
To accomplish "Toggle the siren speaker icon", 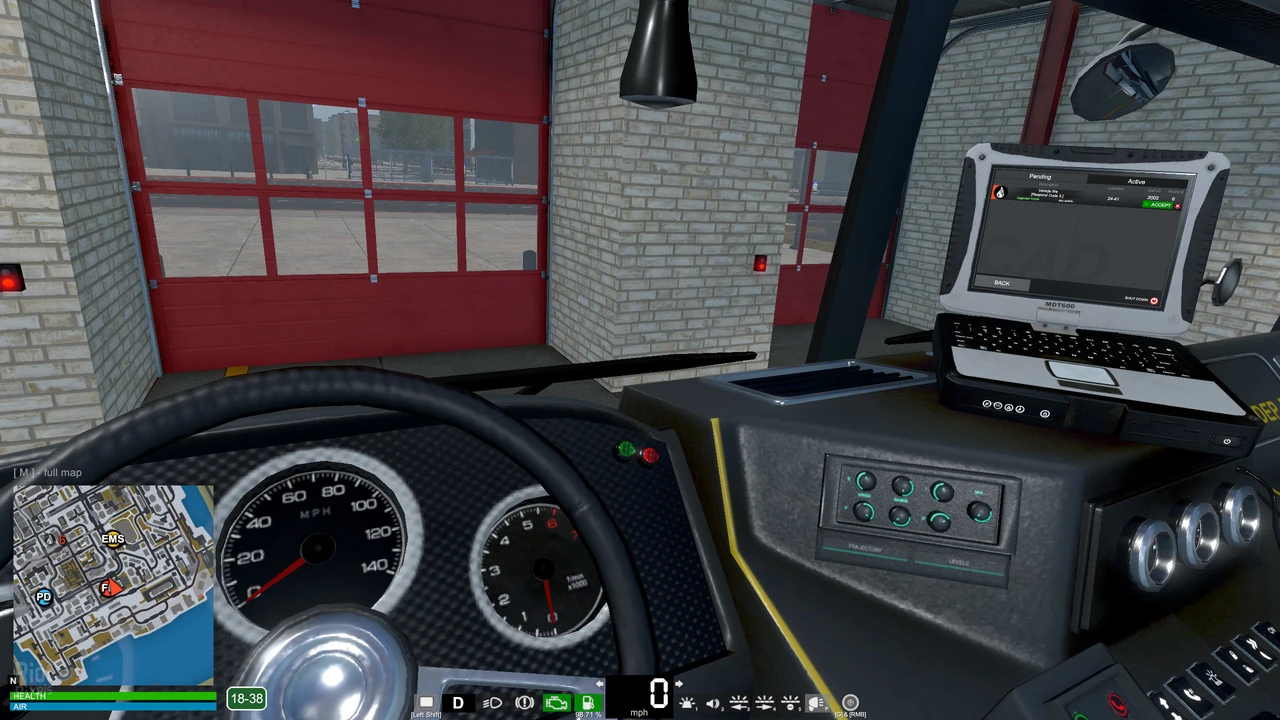I will click(714, 703).
